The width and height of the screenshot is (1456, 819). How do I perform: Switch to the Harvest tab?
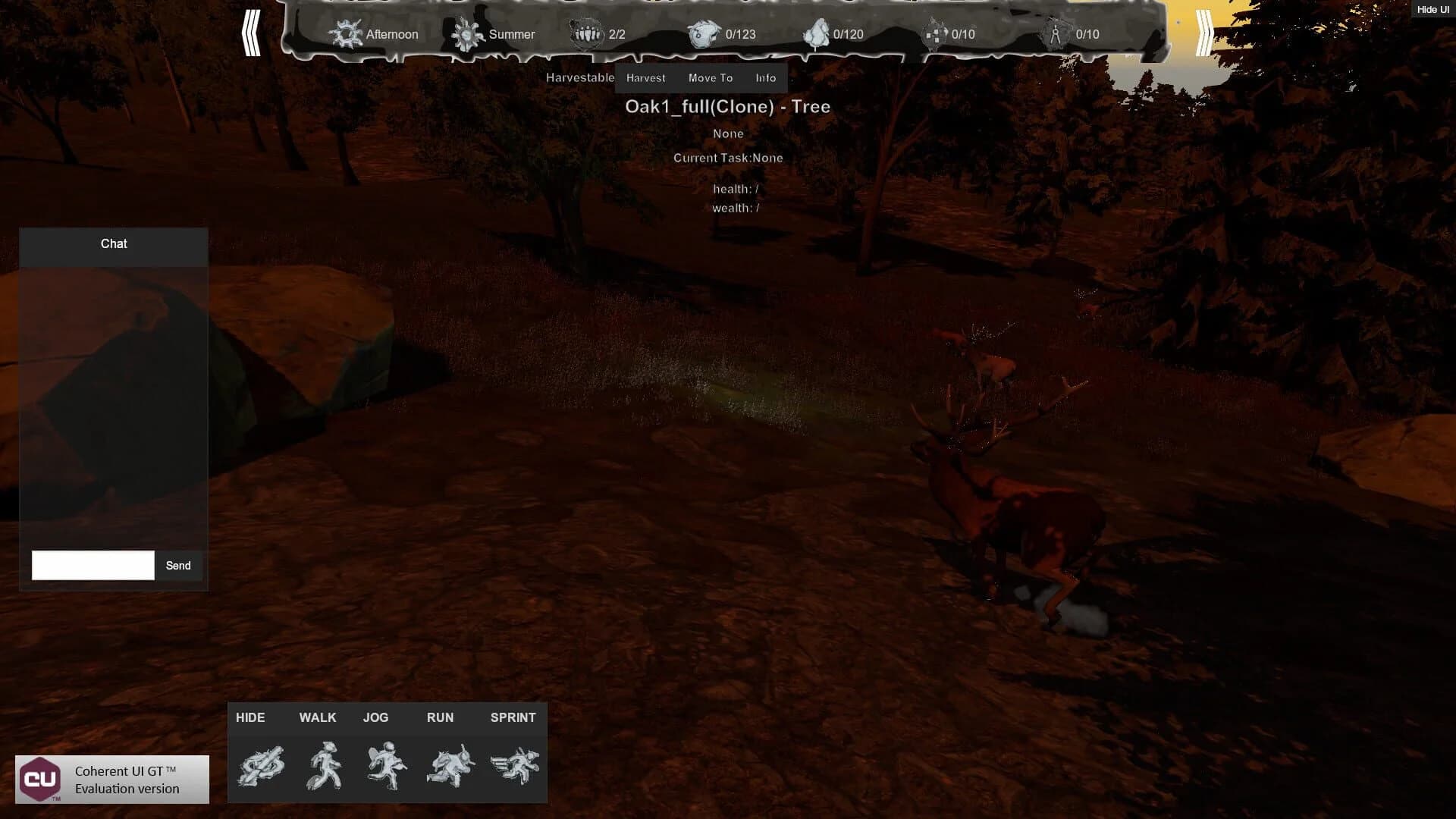point(645,77)
